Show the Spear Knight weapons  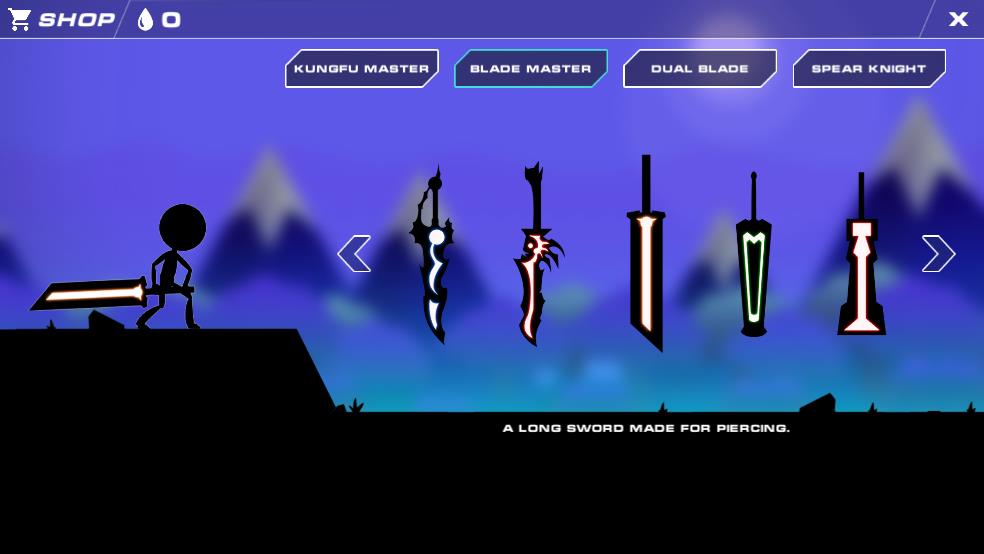(x=868, y=69)
